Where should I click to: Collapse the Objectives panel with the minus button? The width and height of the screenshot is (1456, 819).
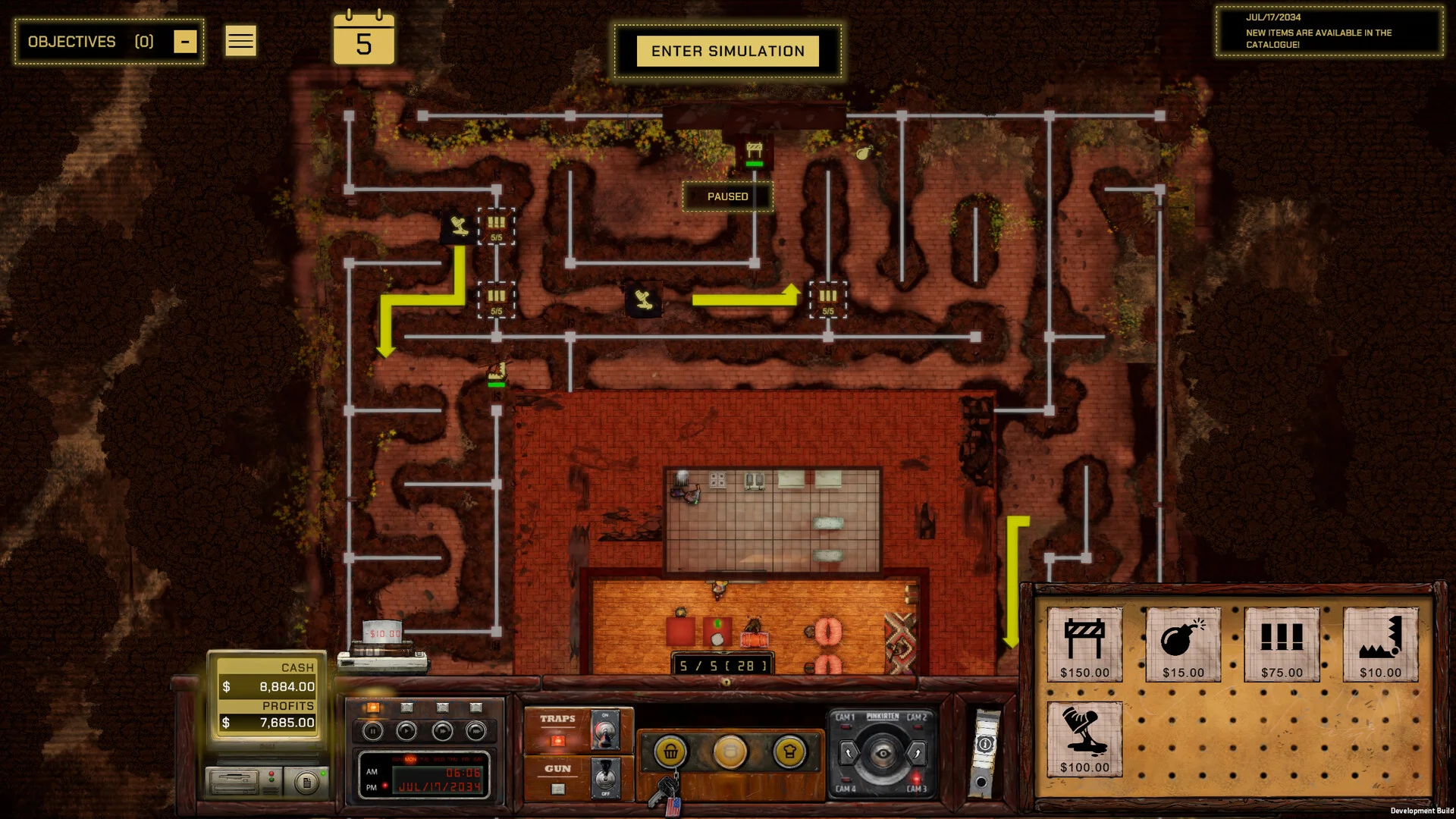point(185,42)
